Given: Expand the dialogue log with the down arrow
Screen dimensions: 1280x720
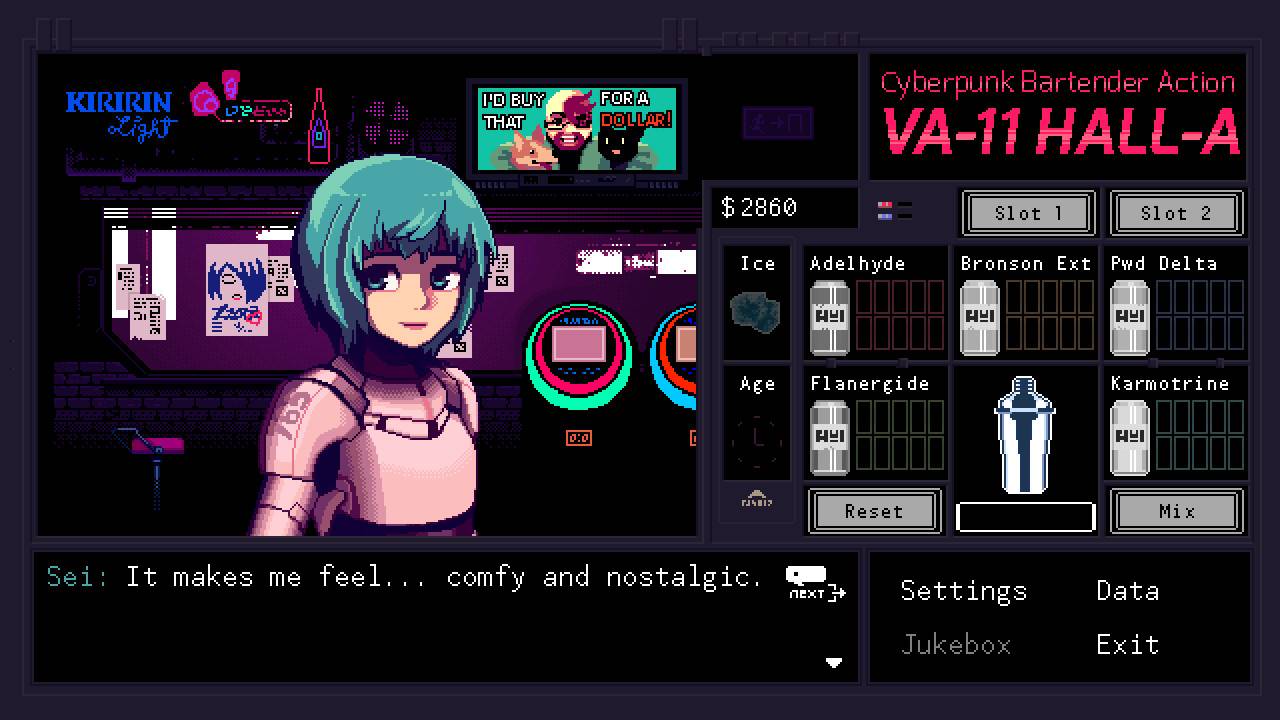Looking at the screenshot, I should coord(834,662).
